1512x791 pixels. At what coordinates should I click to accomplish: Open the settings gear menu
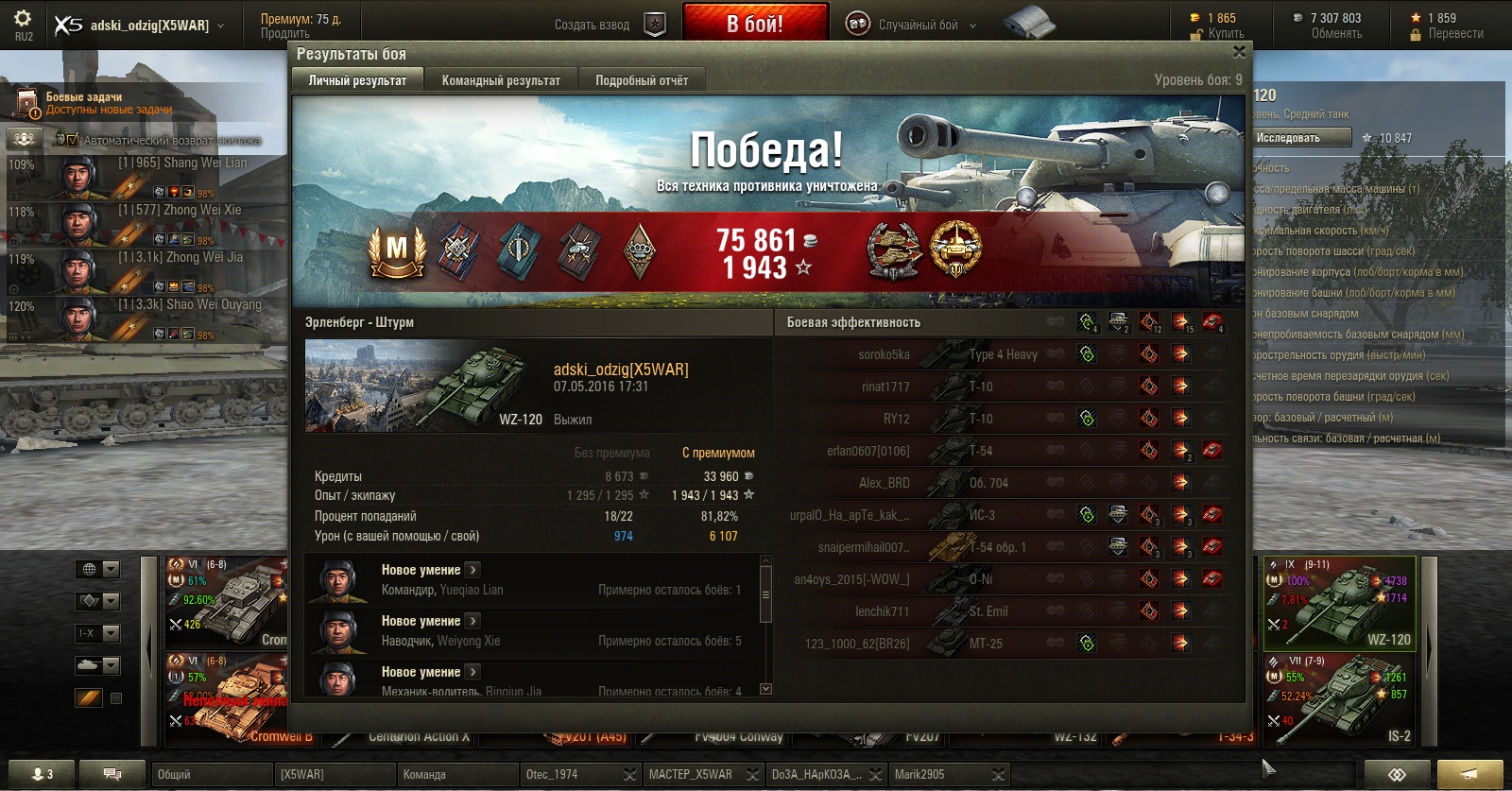[x=23, y=19]
